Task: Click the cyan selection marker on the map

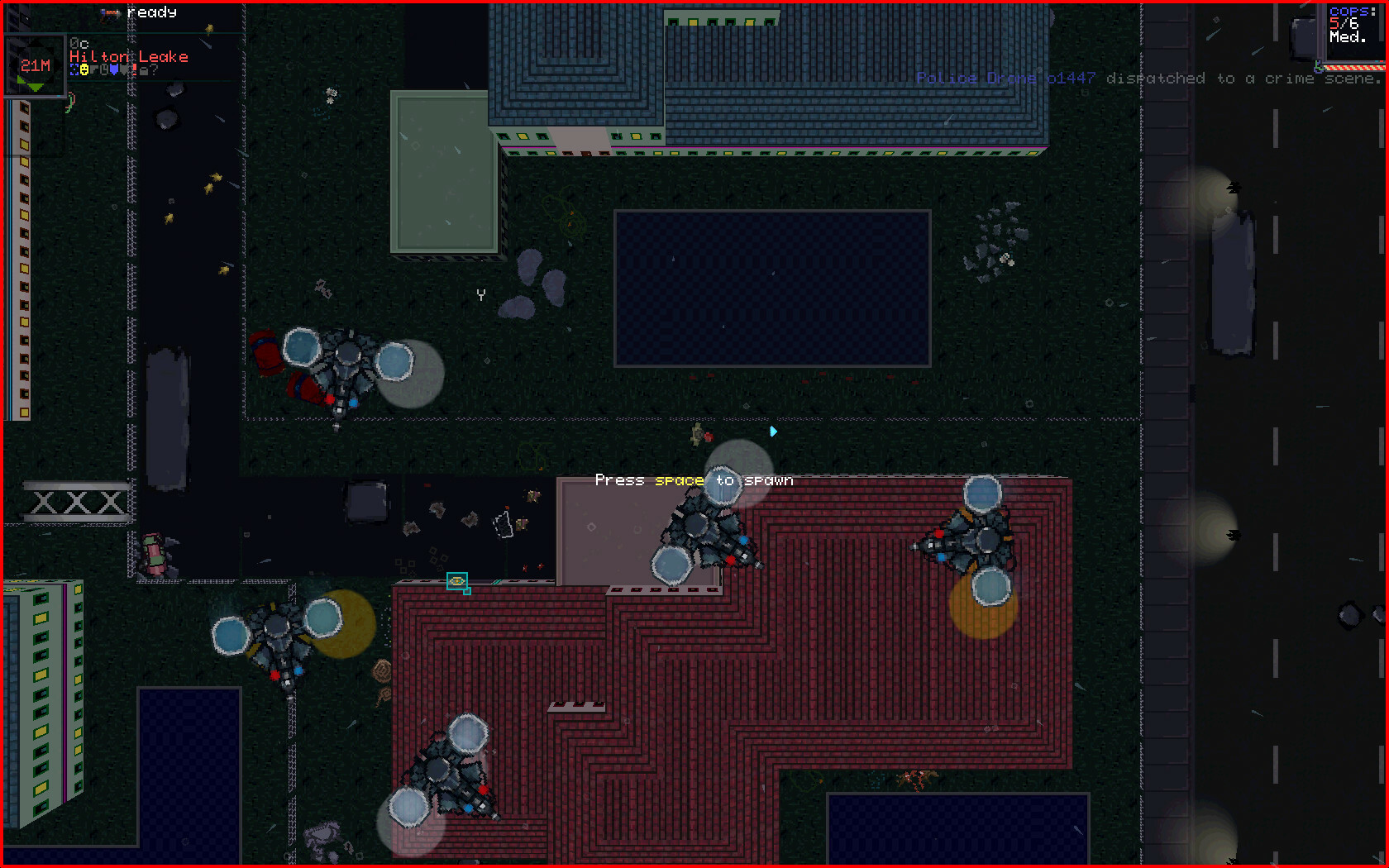Action: click(457, 583)
